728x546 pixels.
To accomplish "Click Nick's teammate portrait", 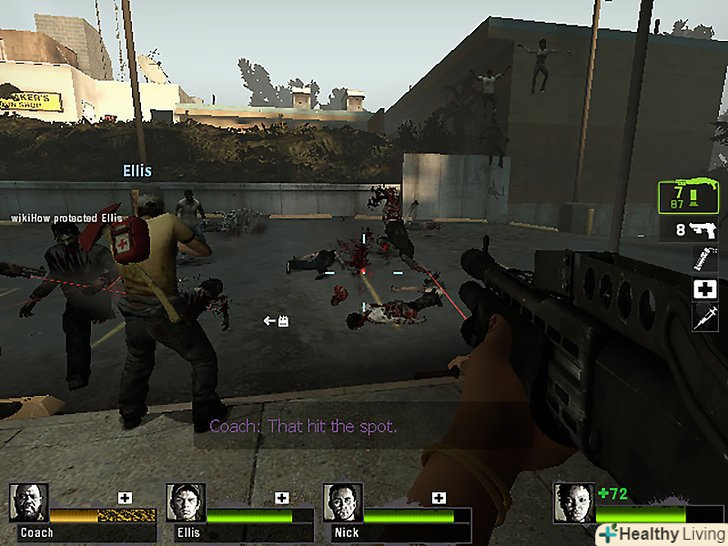I will click(342, 503).
